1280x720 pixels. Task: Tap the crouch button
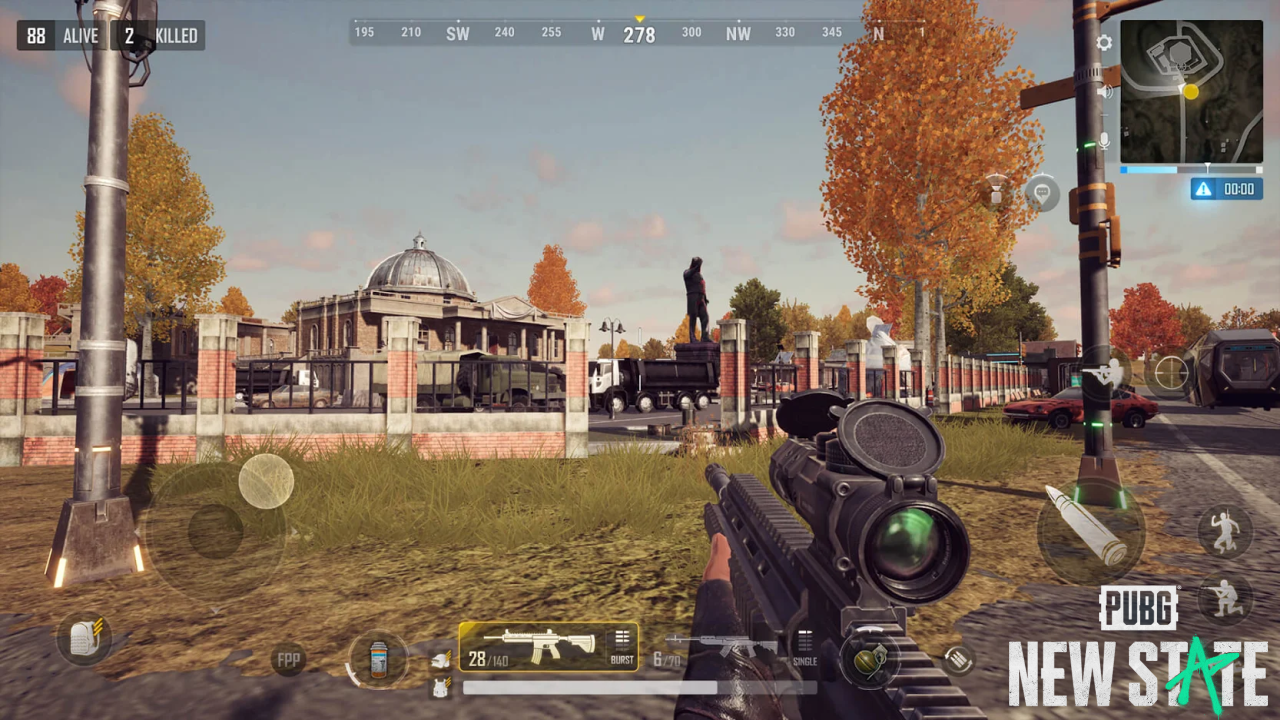[1225, 599]
